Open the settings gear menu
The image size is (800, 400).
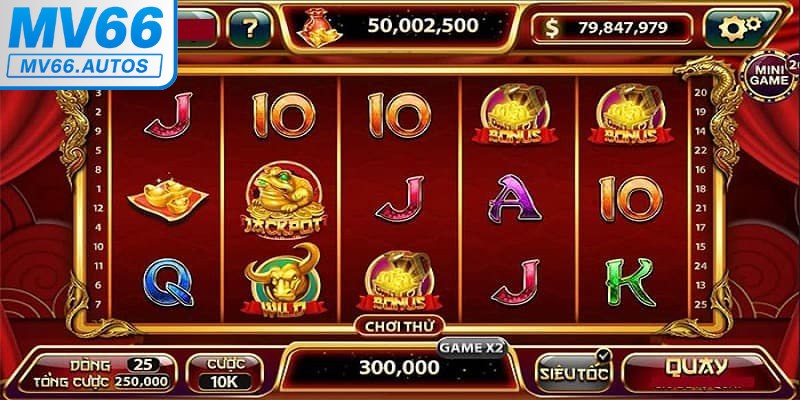[x=739, y=27]
